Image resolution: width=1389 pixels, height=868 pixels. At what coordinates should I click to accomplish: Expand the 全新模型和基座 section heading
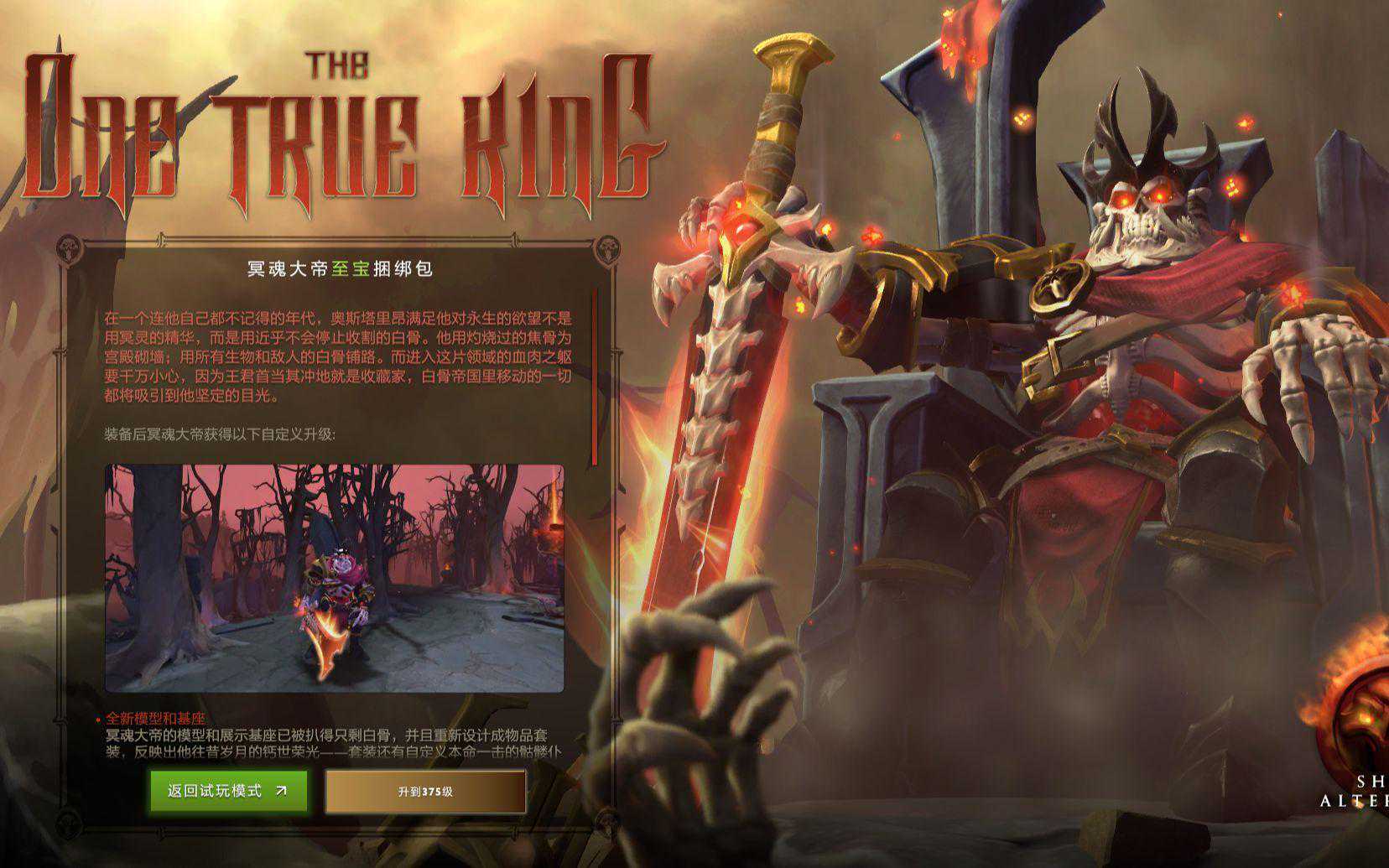tap(155, 719)
